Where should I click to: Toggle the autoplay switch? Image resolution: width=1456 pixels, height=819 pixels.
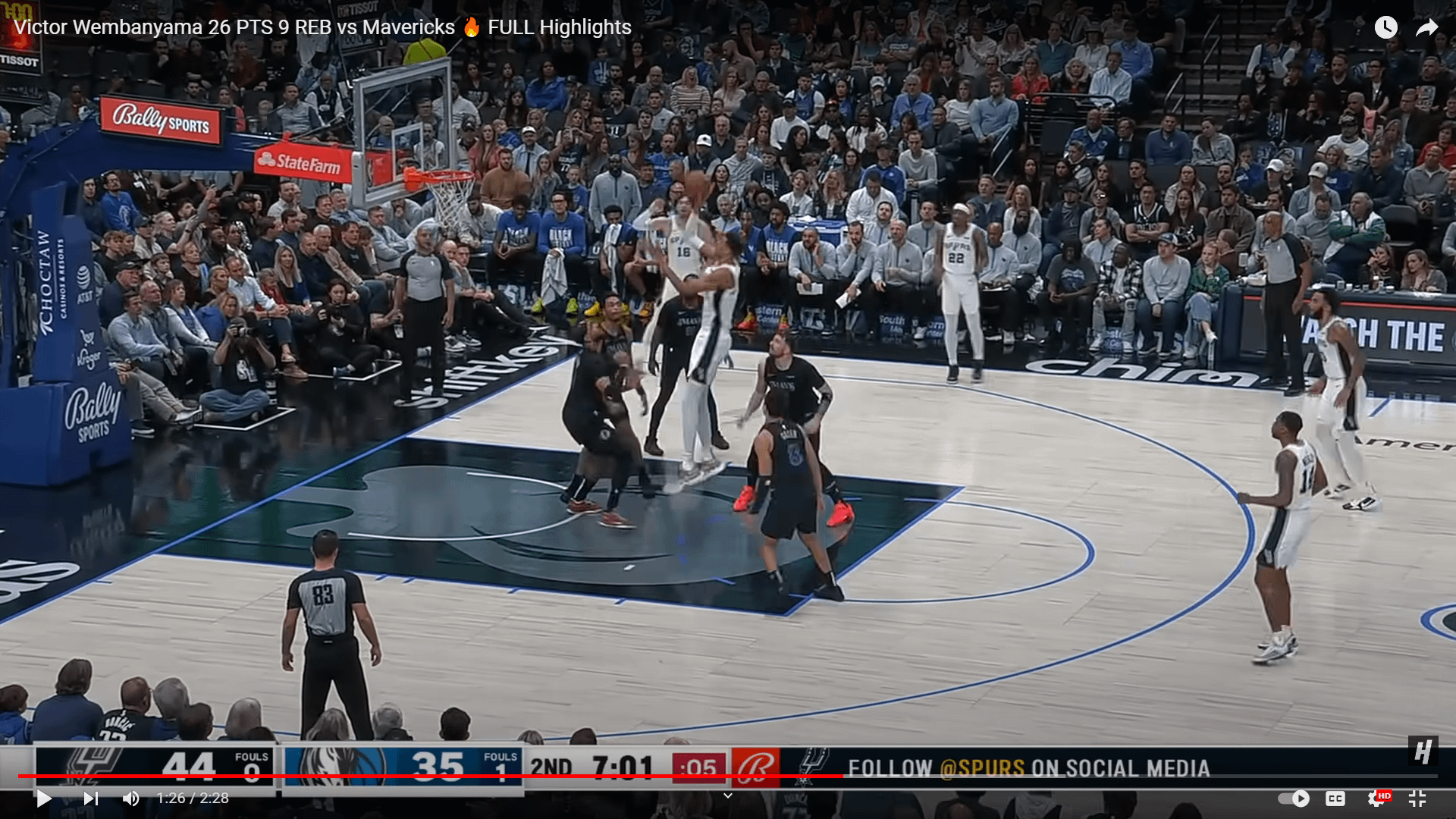pos(1294,798)
